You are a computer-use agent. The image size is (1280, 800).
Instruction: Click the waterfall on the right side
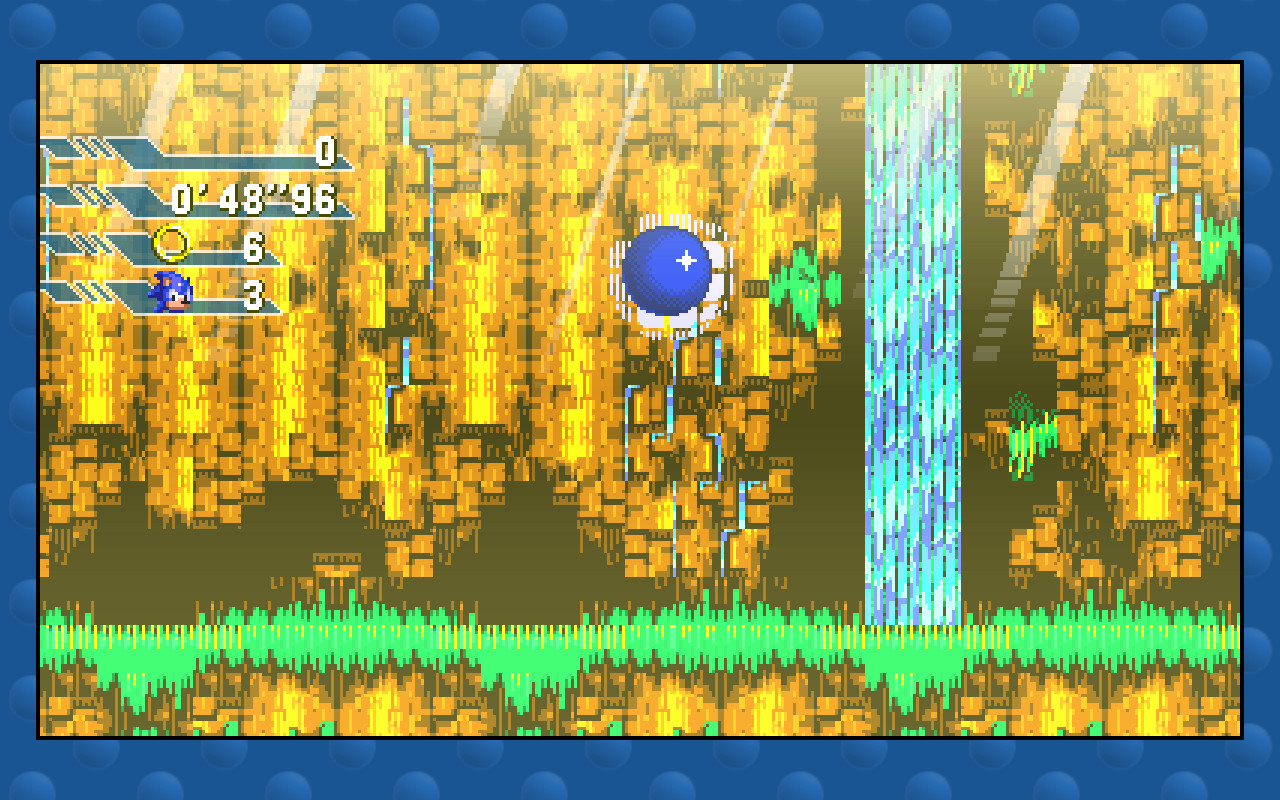tap(910, 350)
